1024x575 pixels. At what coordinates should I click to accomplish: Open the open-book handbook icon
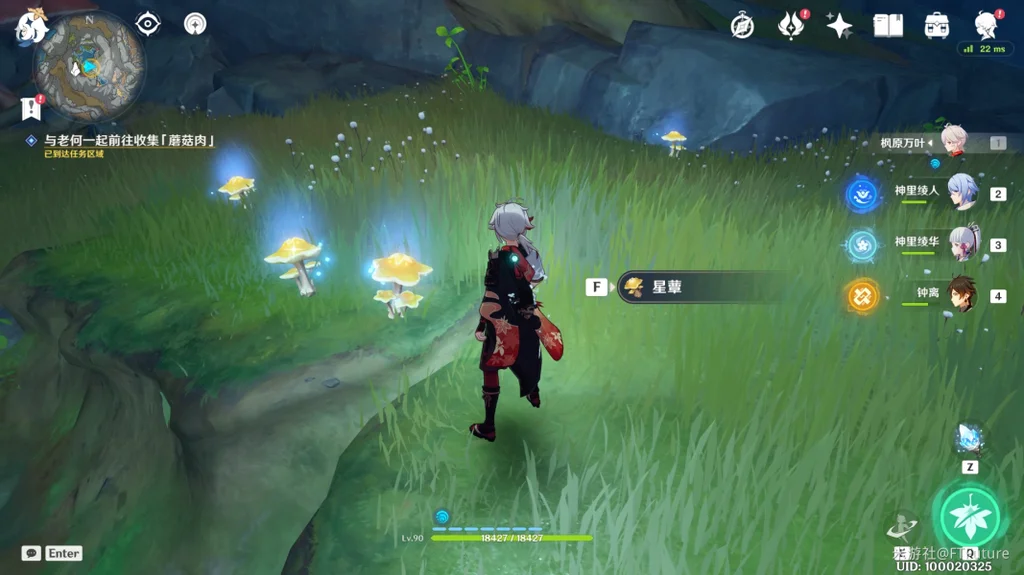[888, 26]
